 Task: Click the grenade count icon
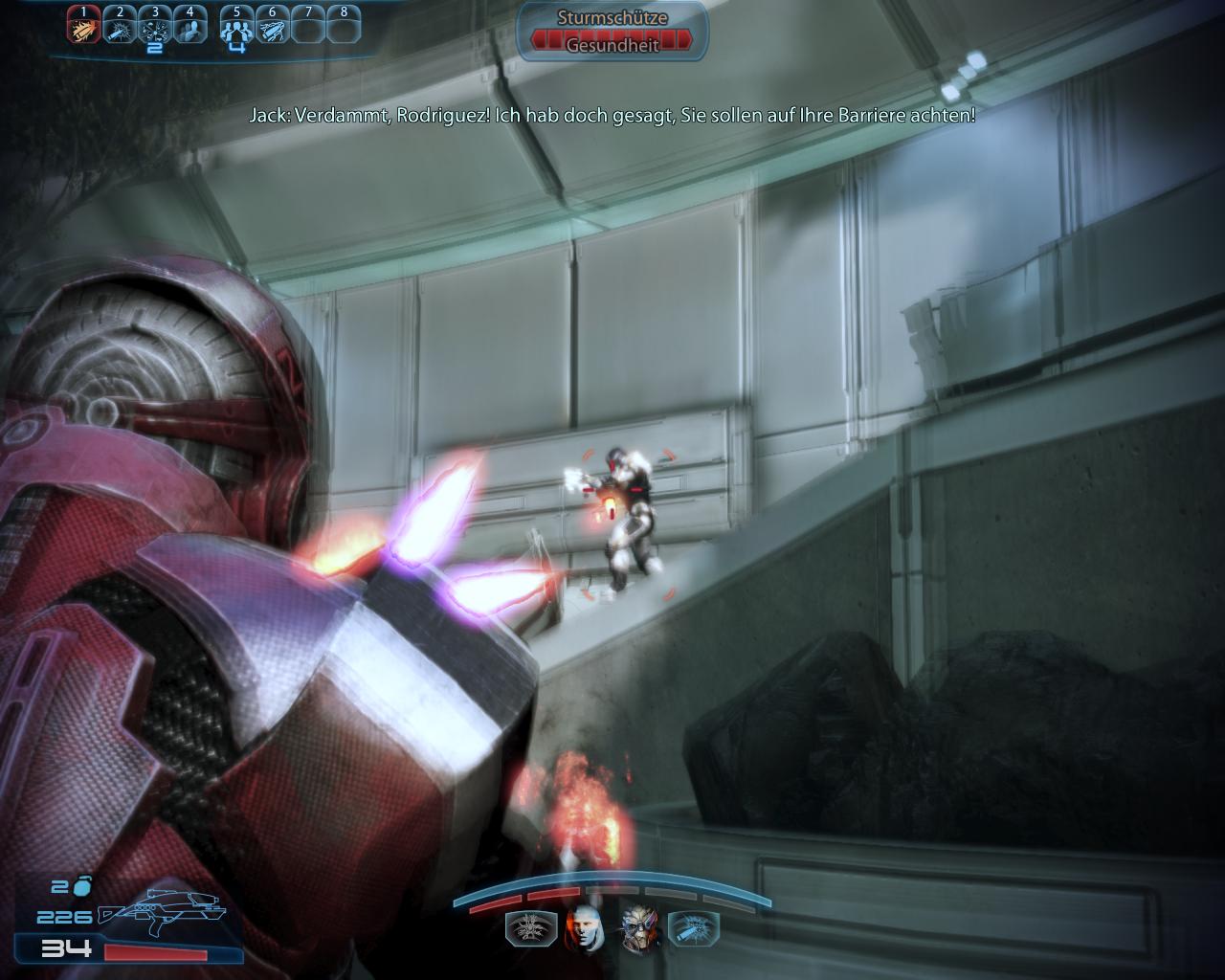pos(81,885)
